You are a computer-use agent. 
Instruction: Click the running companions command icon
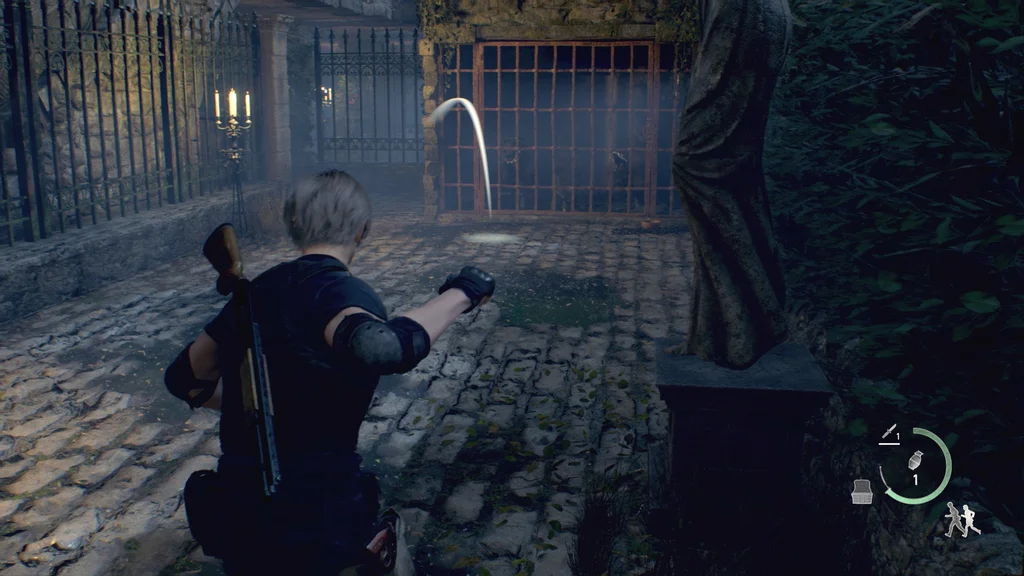[x=962, y=519]
